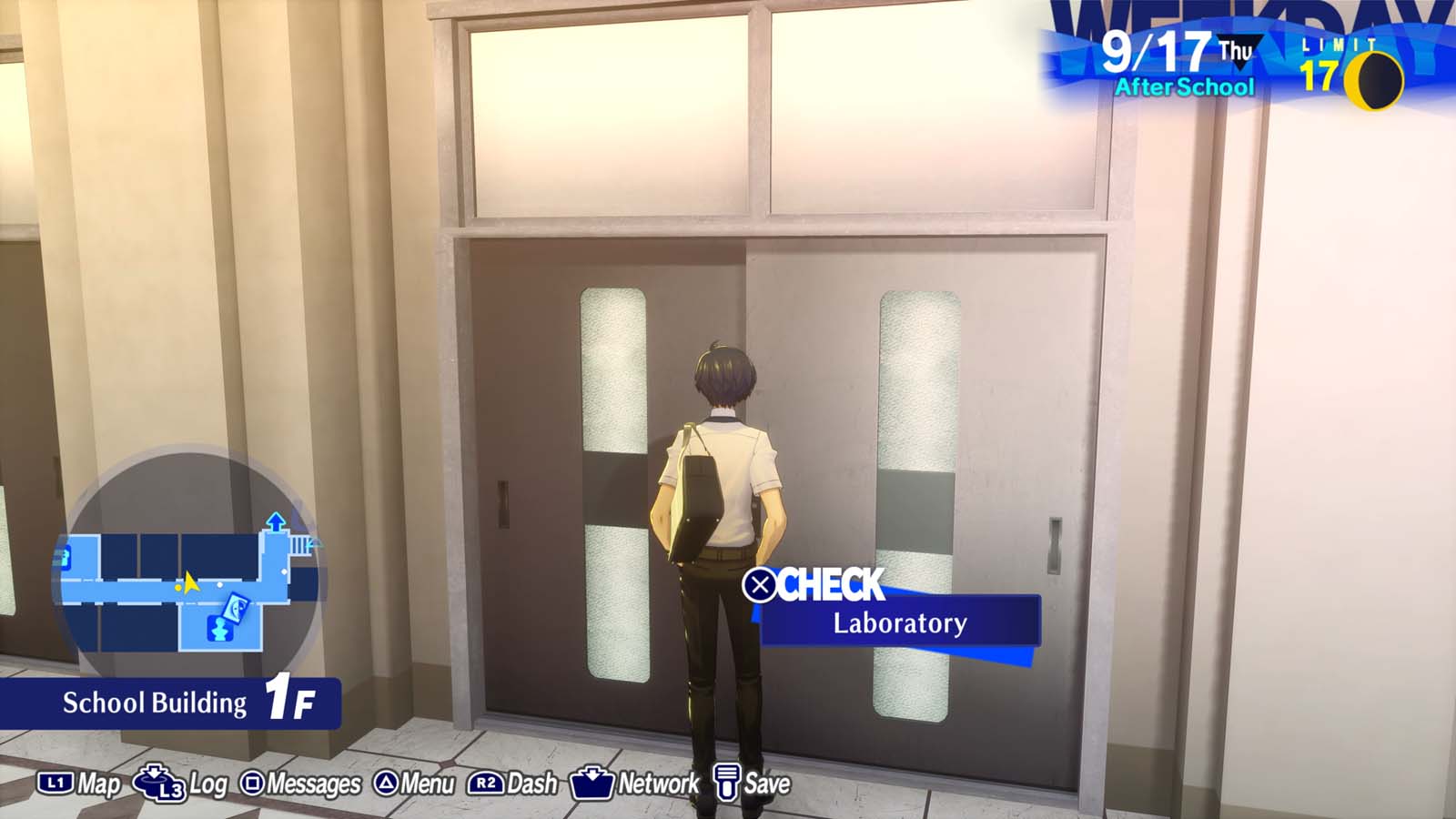Select the stairs icon on the minimap
Image resolution: width=1456 pixels, height=819 pixels.
tap(298, 546)
